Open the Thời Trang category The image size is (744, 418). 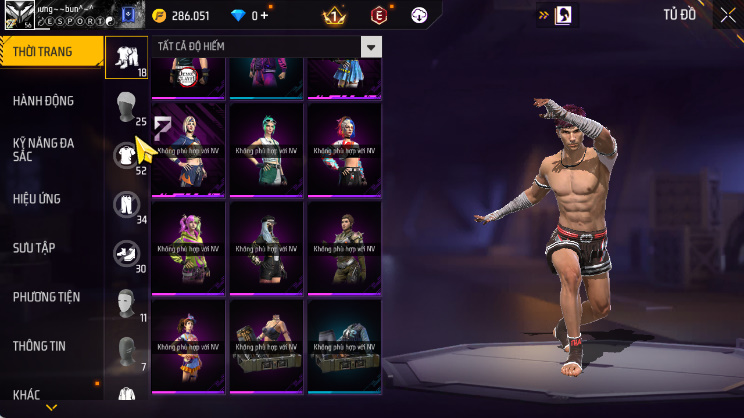[50, 52]
